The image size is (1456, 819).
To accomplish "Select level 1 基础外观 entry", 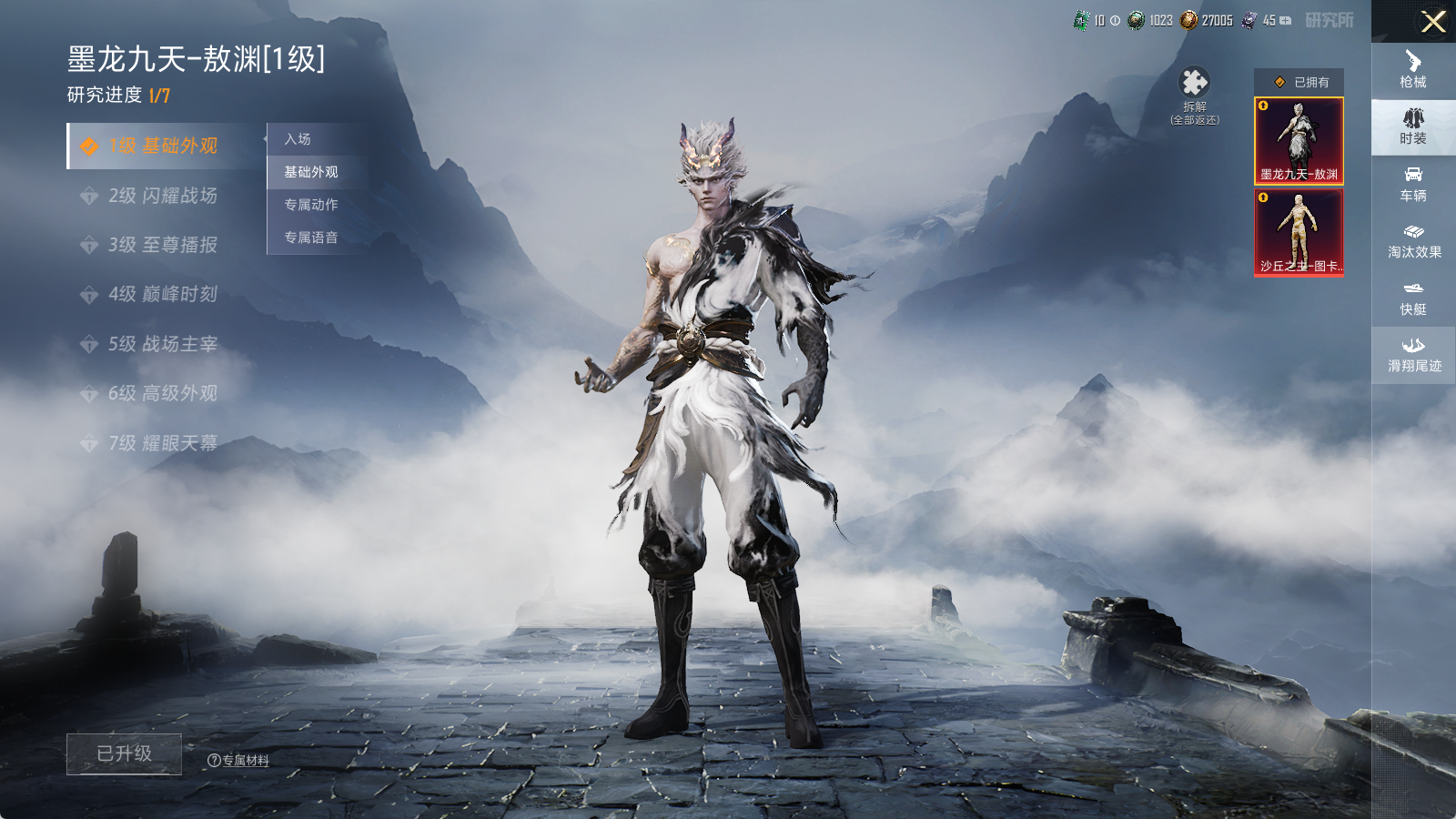I will (x=164, y=146).
